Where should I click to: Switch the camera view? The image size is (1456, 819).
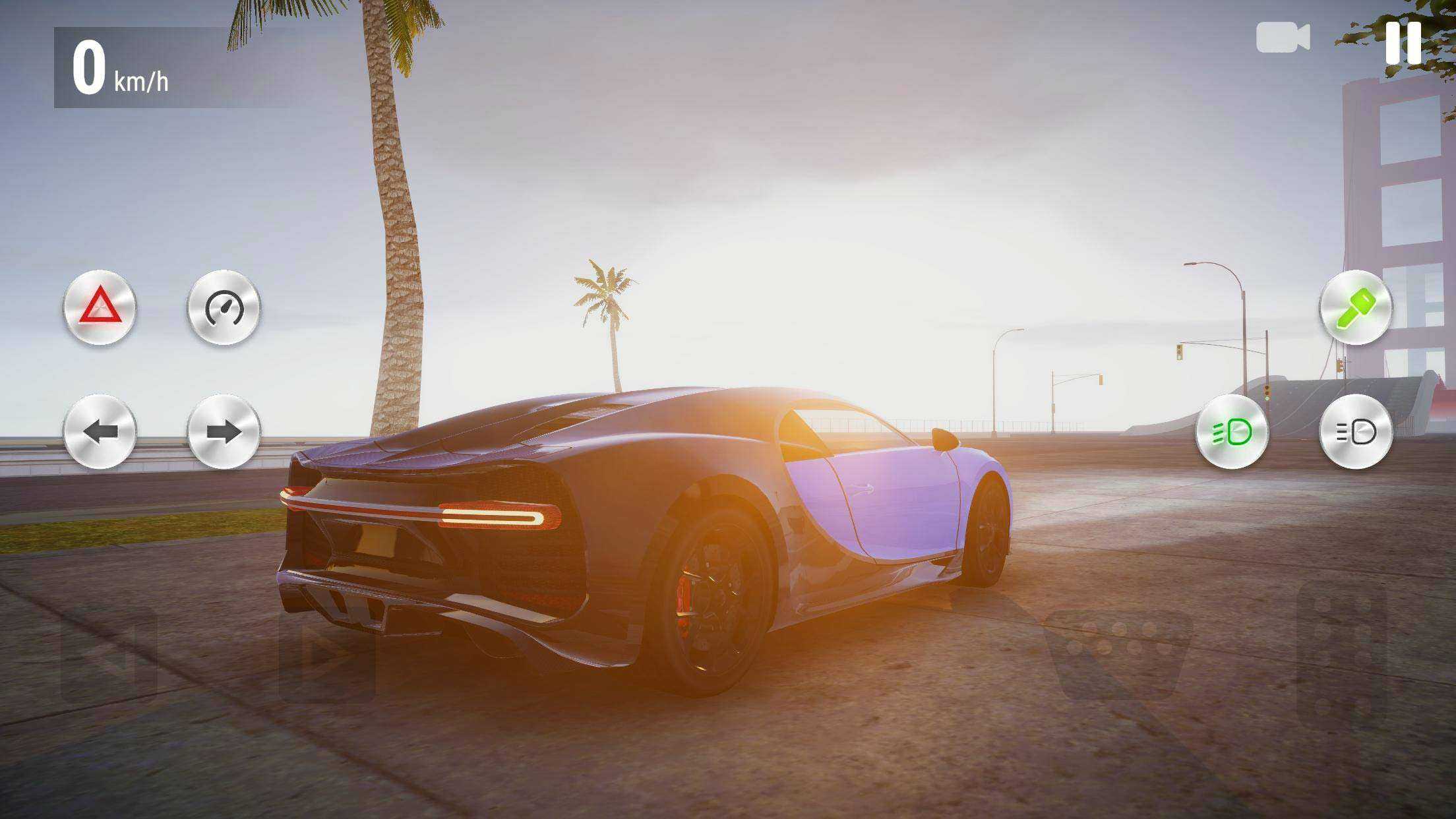[1282, 38]
